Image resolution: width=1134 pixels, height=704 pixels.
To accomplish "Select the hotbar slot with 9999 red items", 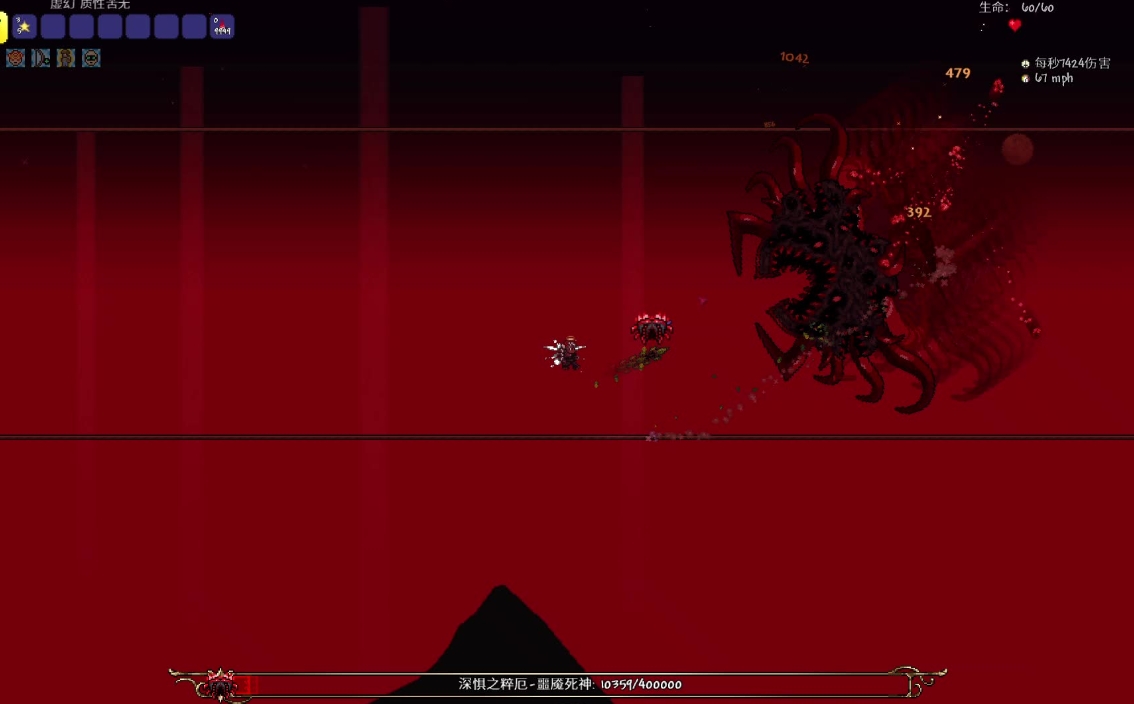I will [222, 27].
